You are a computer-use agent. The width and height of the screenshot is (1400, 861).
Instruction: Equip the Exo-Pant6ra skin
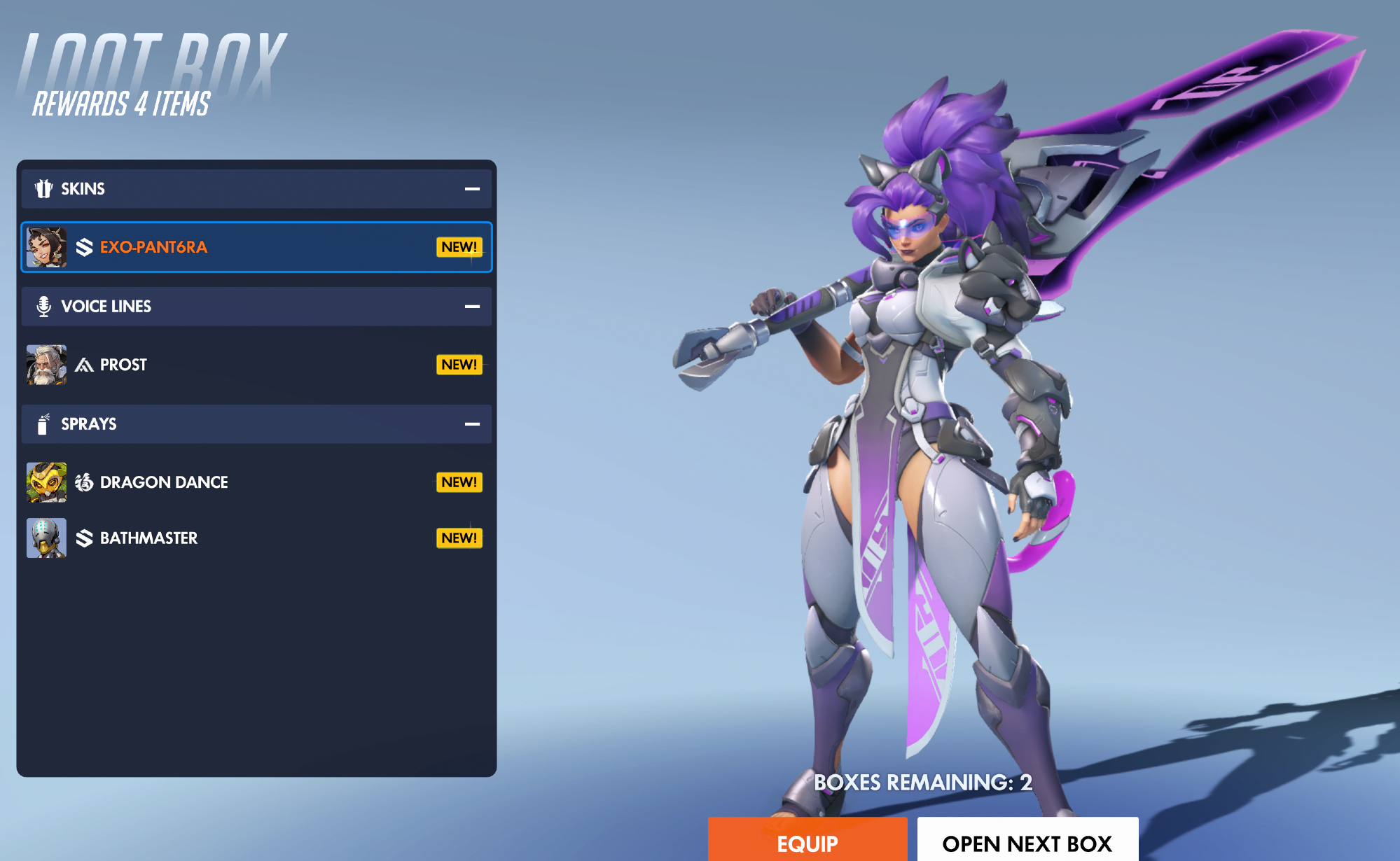[x=807, y=841]
